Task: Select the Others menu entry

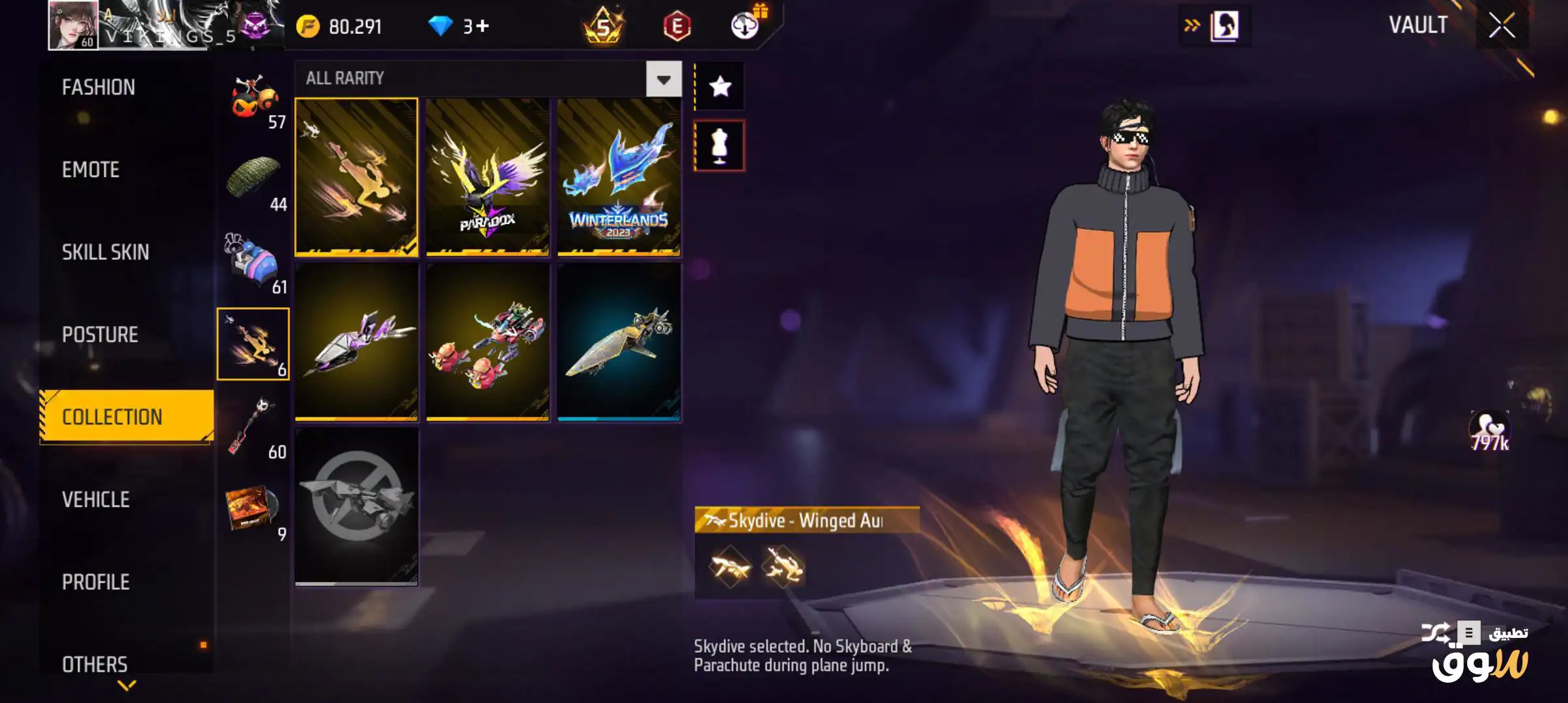Action: point(95,664)
